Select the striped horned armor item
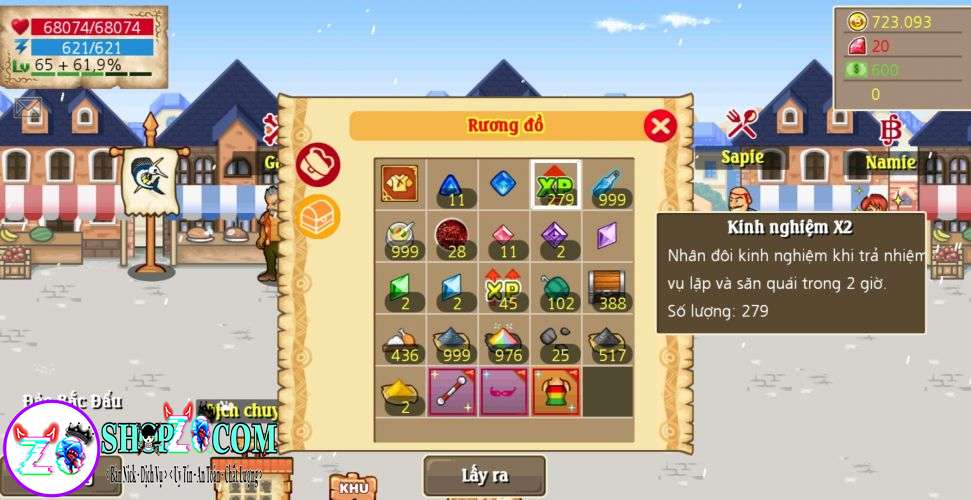The image size is (971, 500). [x=556, y=393]
